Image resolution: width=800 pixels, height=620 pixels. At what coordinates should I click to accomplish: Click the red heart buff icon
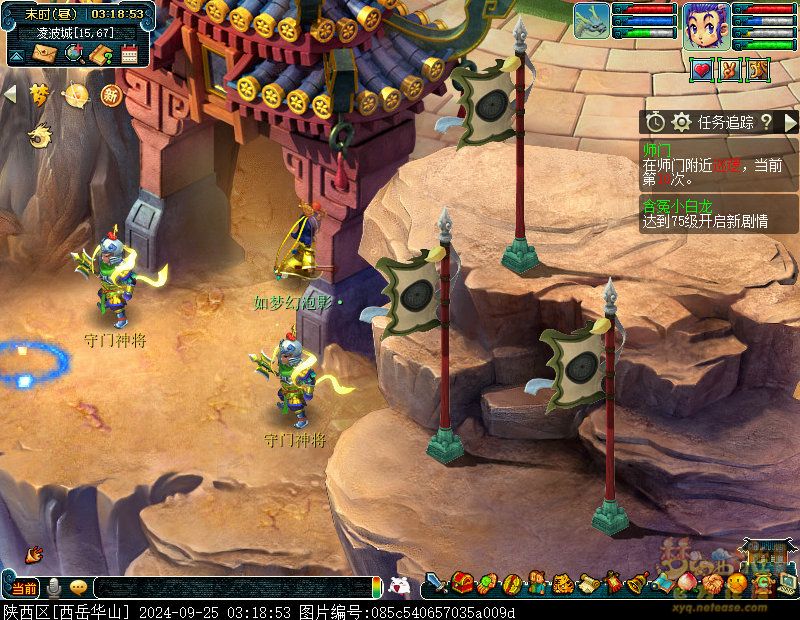click(702, 70)
